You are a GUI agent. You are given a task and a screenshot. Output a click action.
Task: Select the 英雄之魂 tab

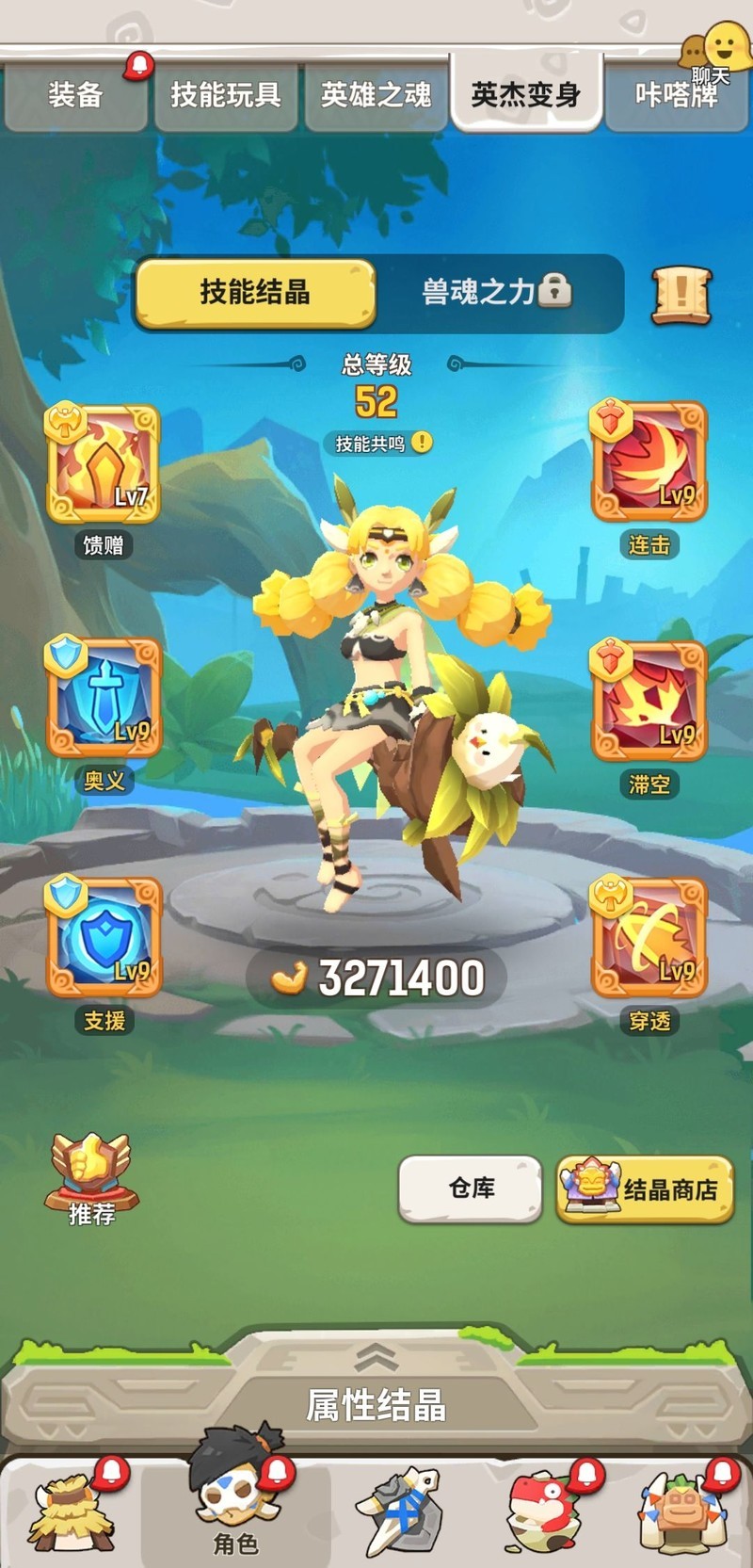376,94
